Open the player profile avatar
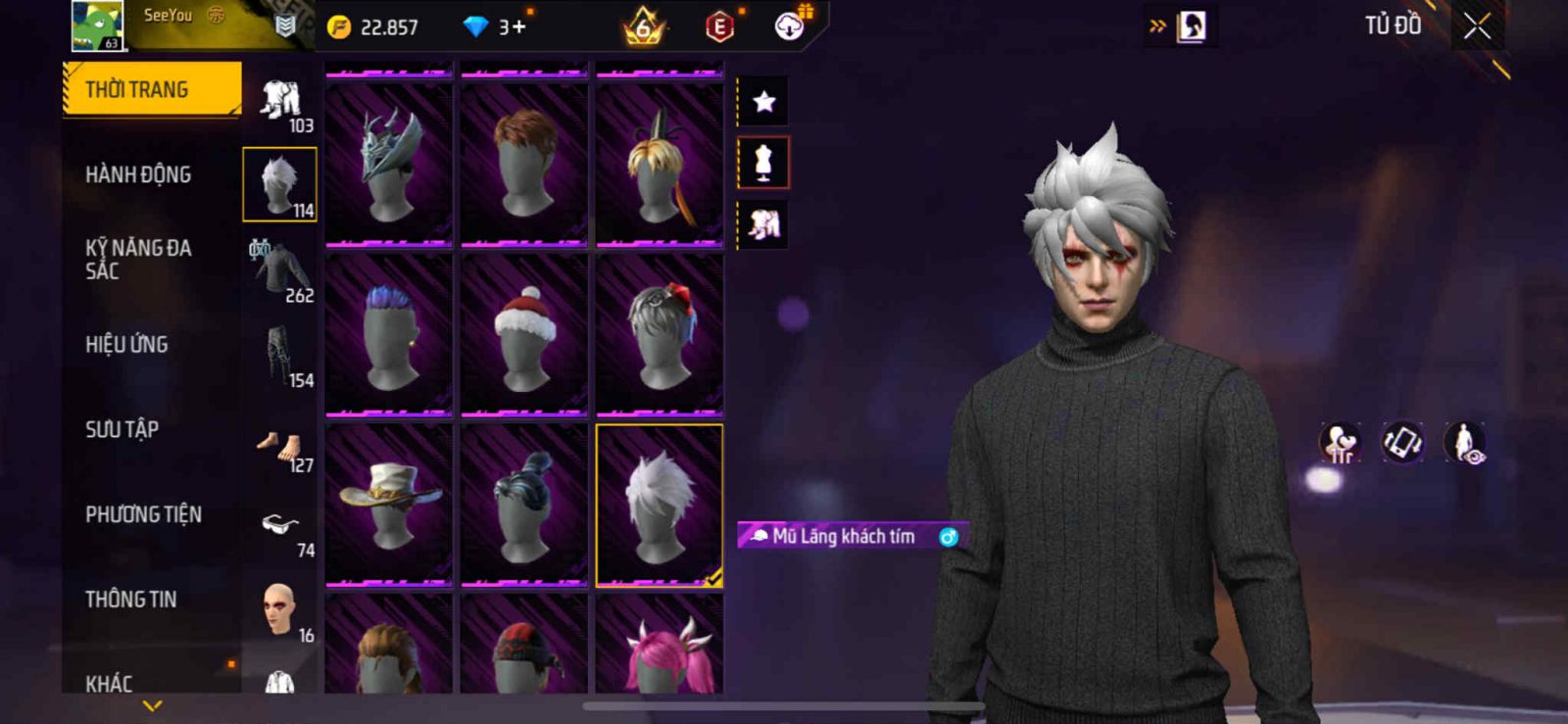 [x=98, y=26]
